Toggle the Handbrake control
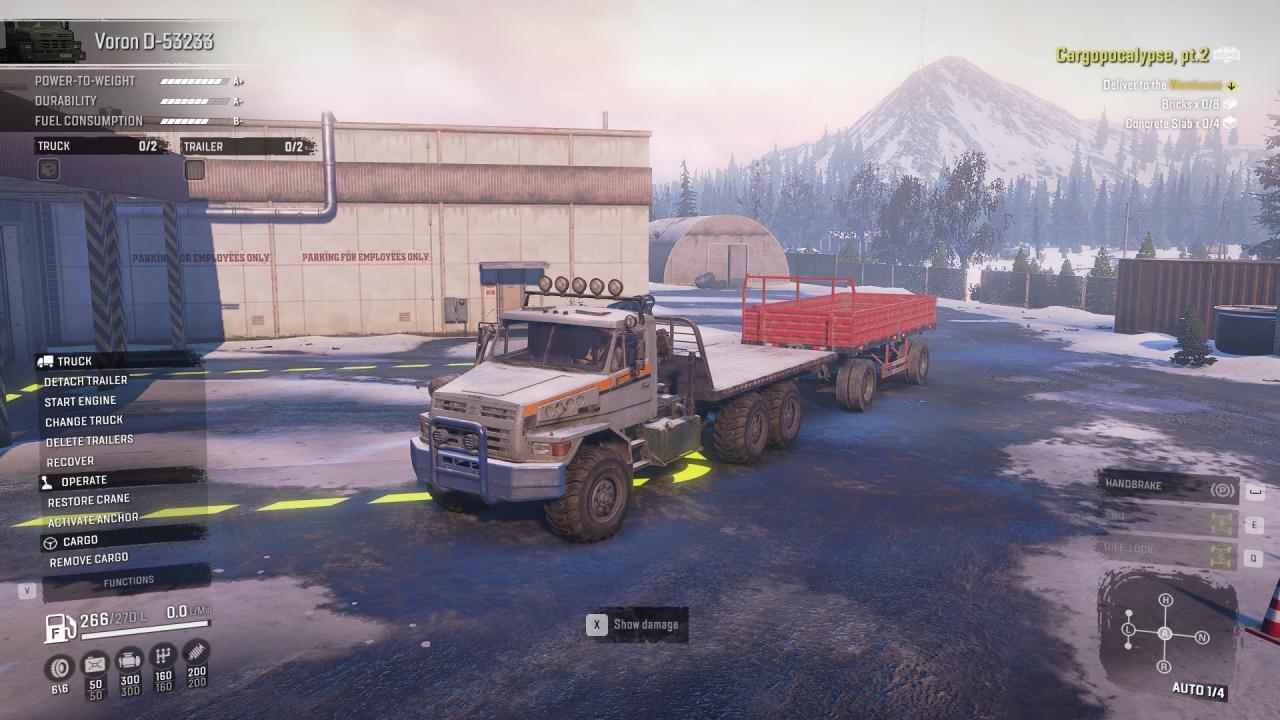 point(1168,487)
